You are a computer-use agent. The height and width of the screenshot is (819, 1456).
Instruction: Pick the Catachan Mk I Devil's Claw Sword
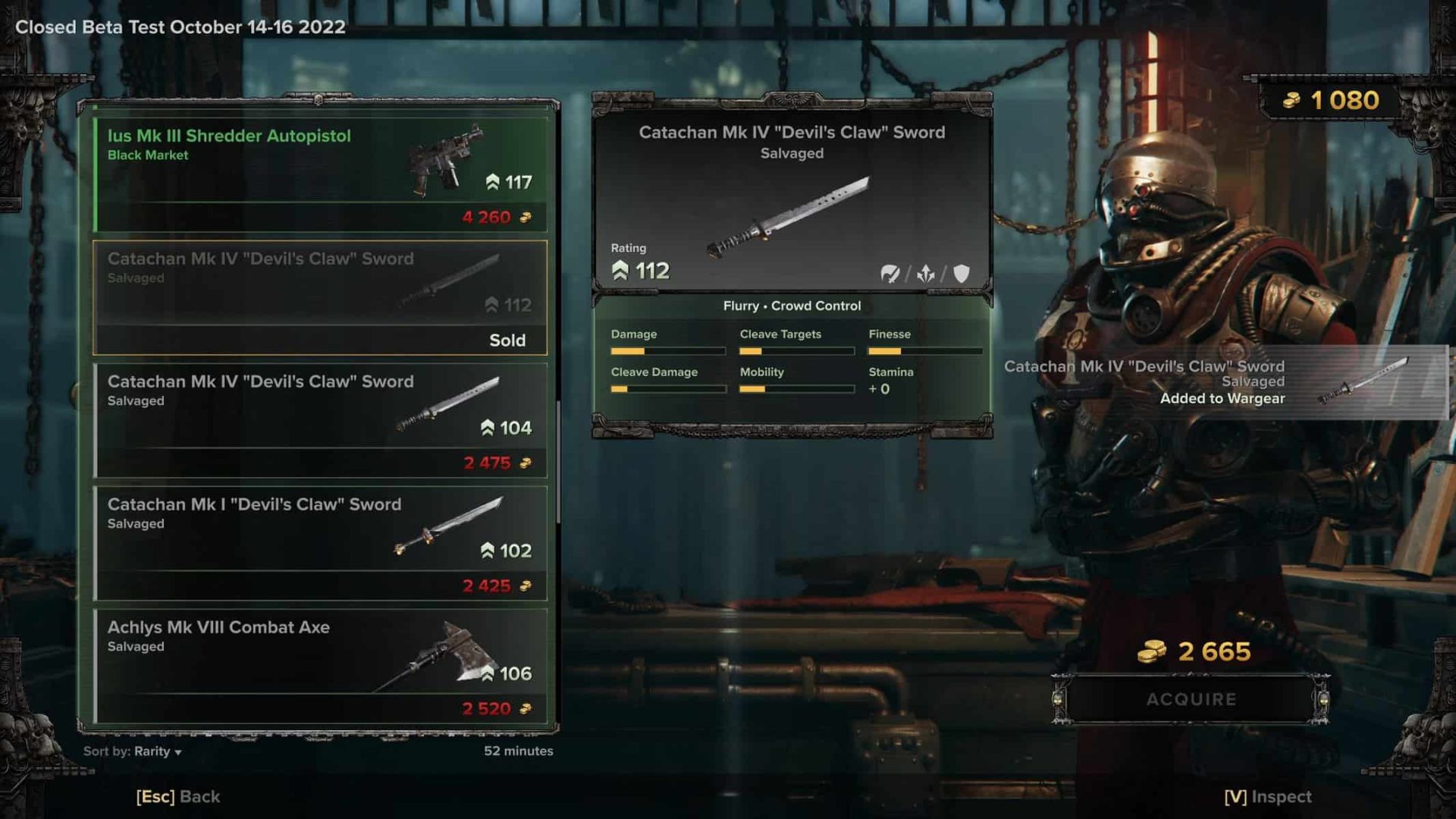(x=320, y=543)
